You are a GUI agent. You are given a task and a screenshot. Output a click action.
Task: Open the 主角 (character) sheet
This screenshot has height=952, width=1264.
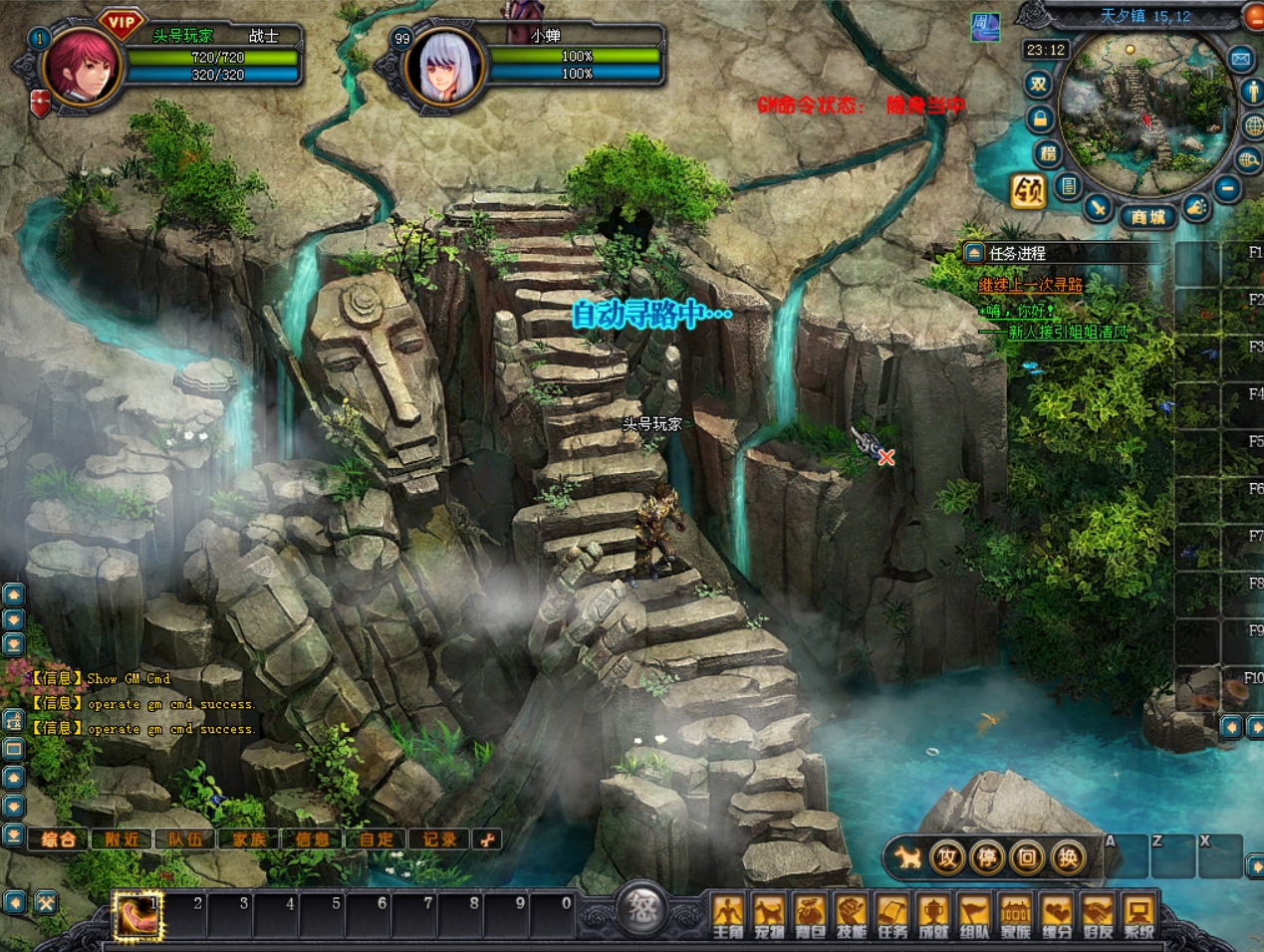[x=728, y=915]
